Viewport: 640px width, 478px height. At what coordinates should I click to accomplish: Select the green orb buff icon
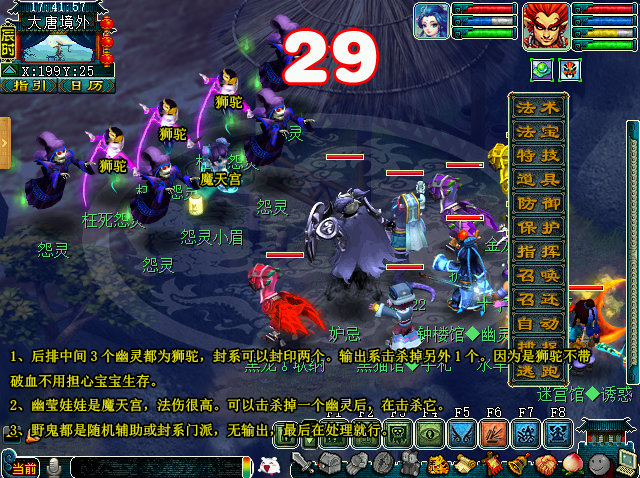click(x=541, y=69)
